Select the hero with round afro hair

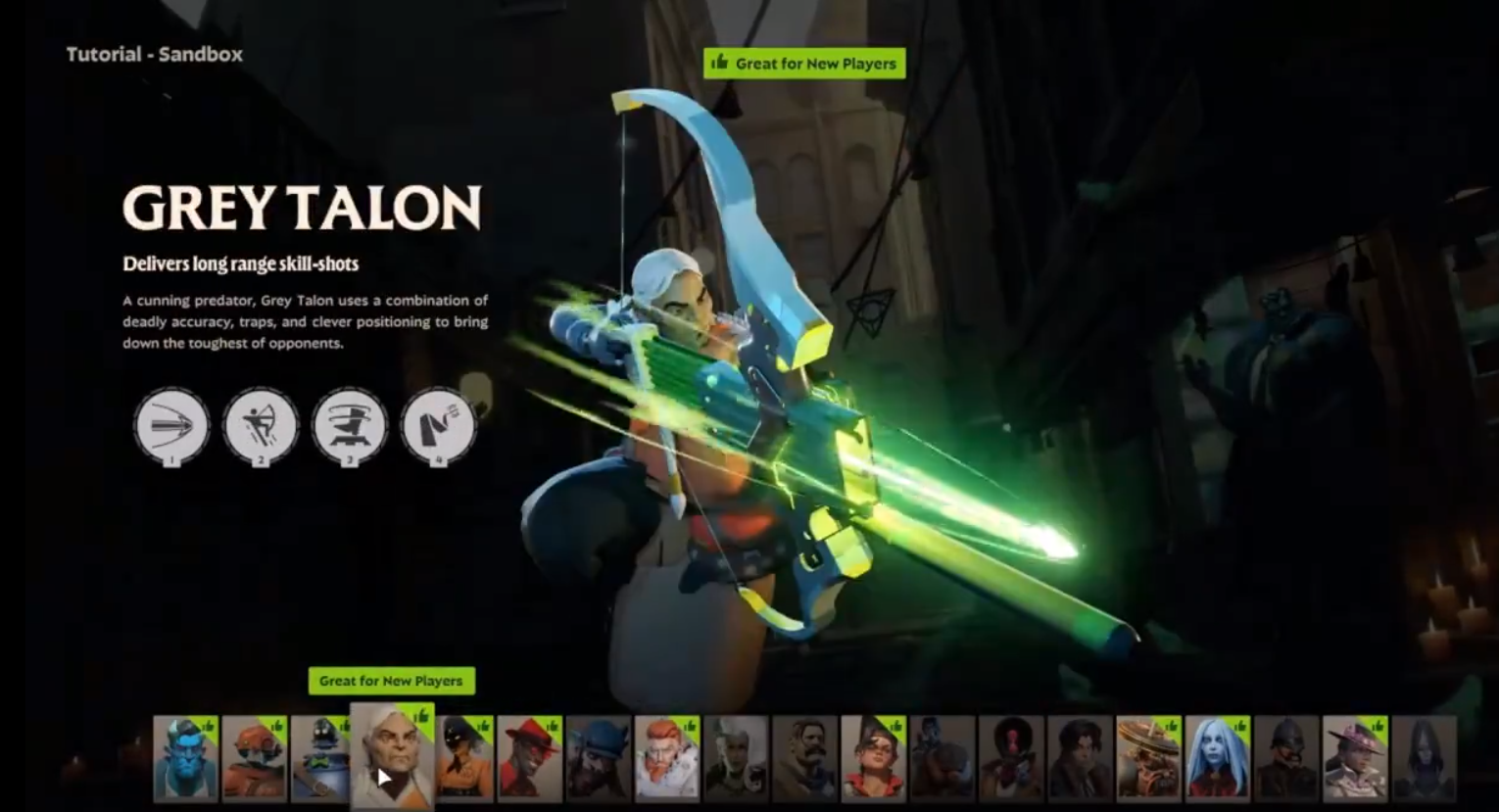(x=1011, y=758)
